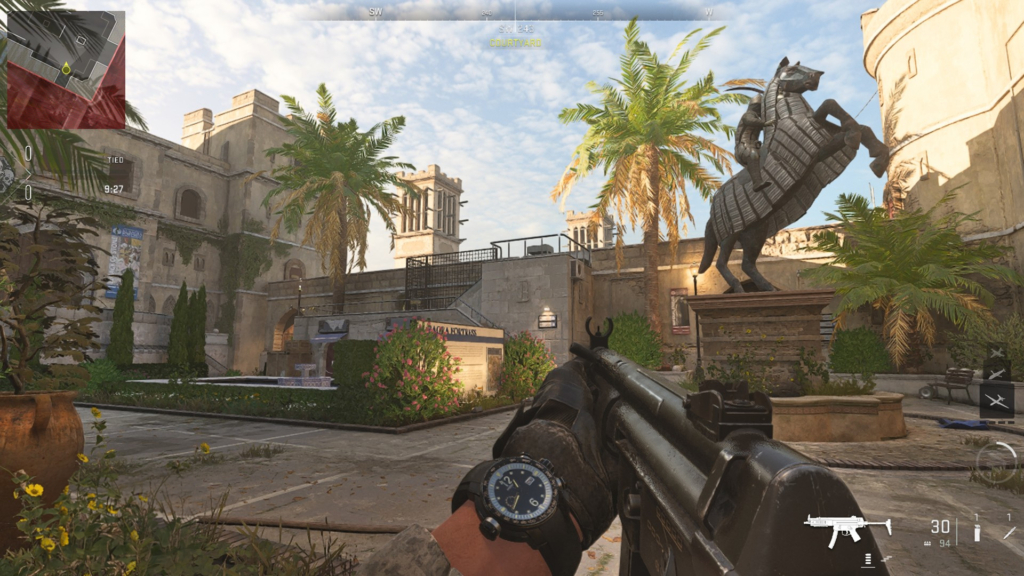Image resolution: width=1024 pixels, height=576 pixels.
Task: Click the minimap in the corner
Action: click(65, 69)
